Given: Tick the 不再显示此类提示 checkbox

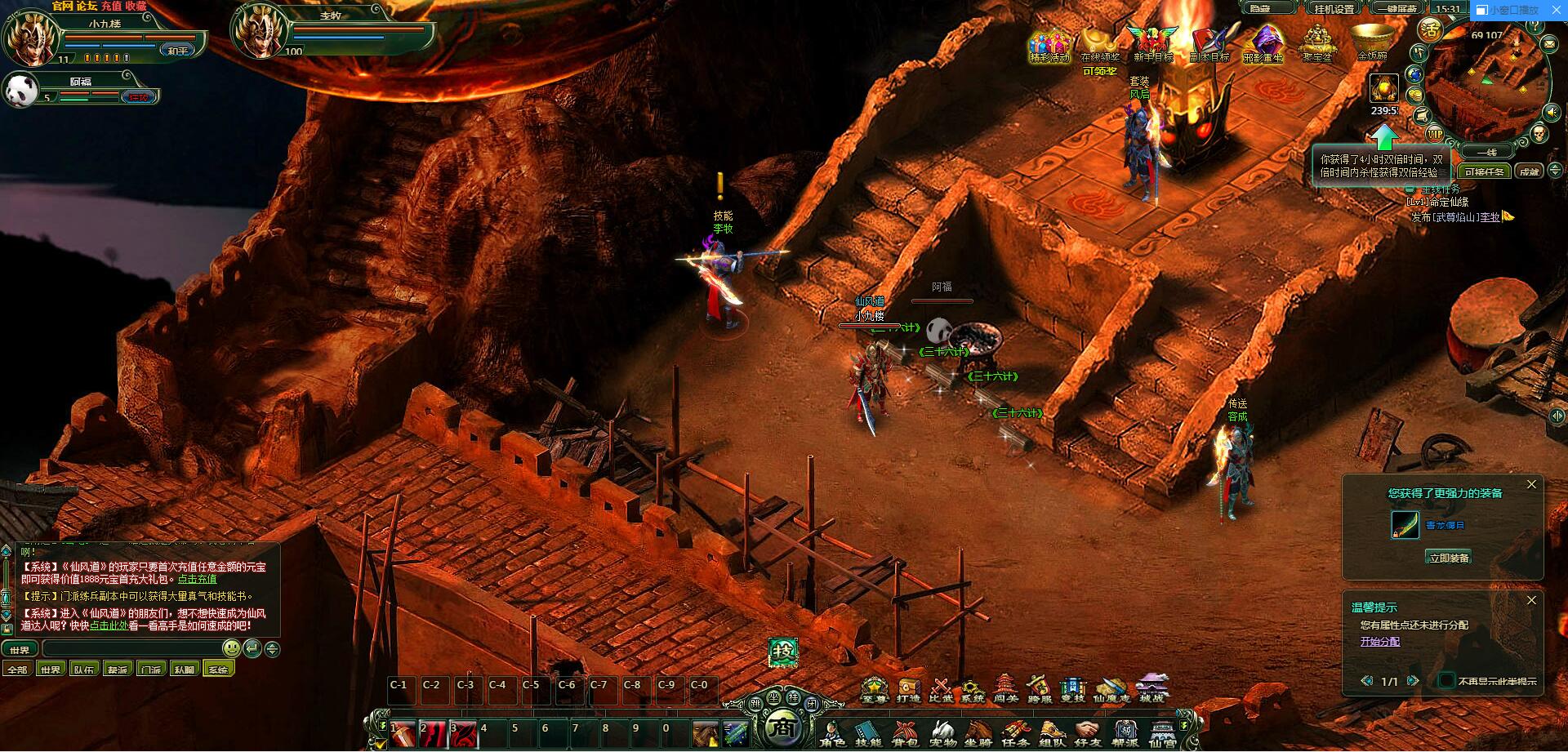Looking at the screenshot, I should [x=1446, y=681].
